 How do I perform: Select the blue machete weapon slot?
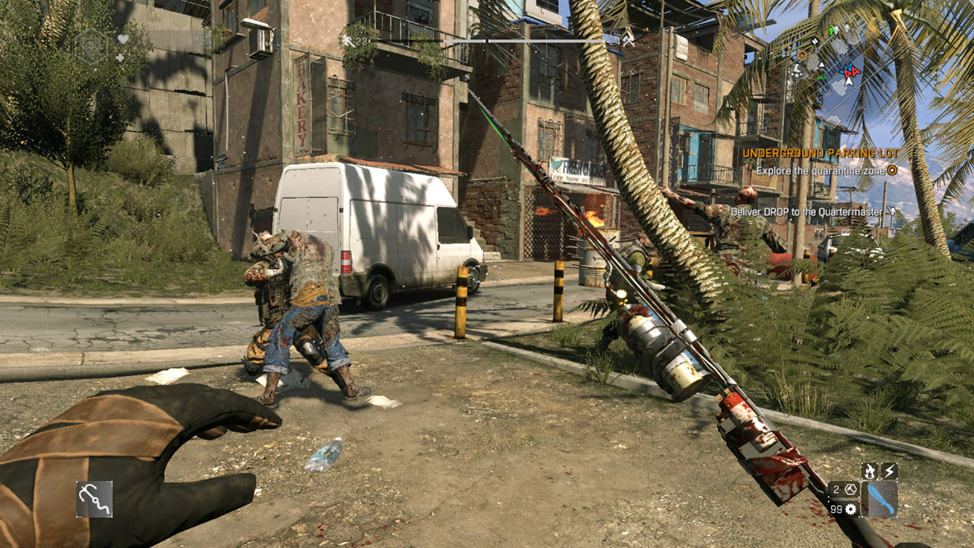pyautogui.click(x=880, y=499)
